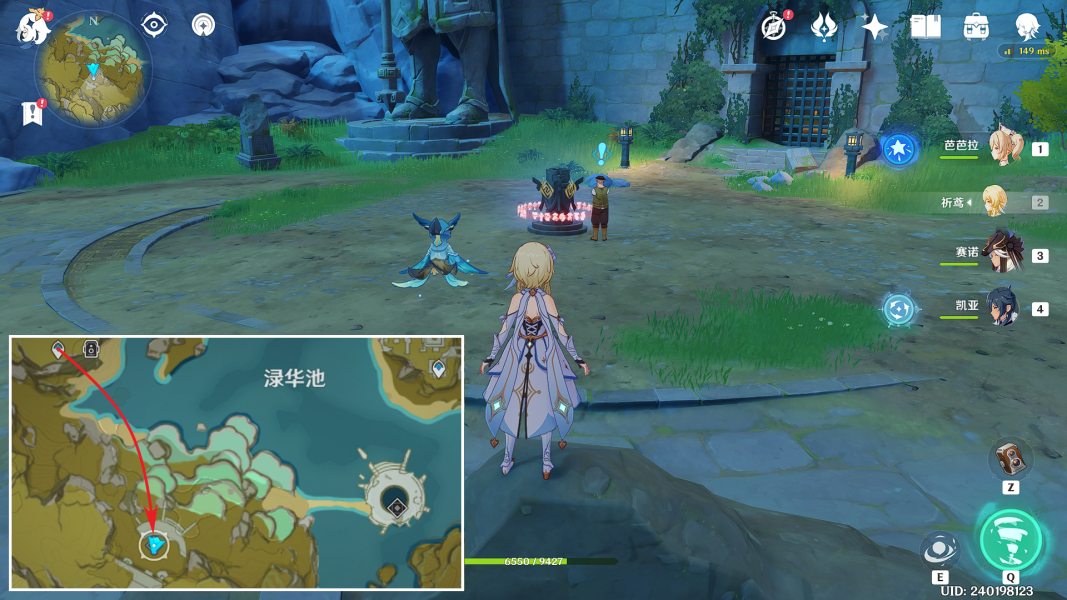The image size is (1067, 600).
Task: Open the quest banner icon with exclamation mark
Action: [32, 113]
